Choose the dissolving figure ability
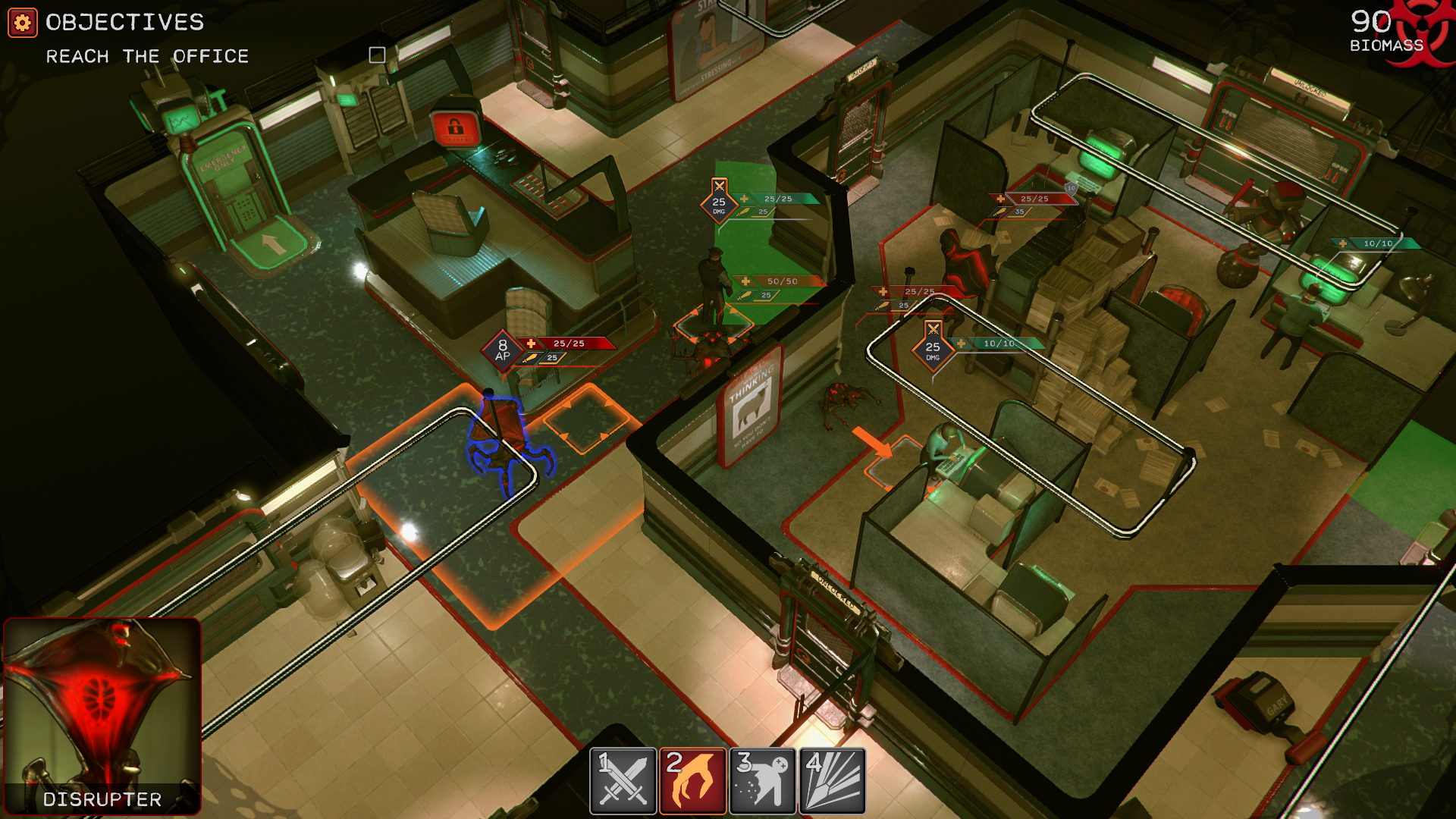 [x=762, y=780]
